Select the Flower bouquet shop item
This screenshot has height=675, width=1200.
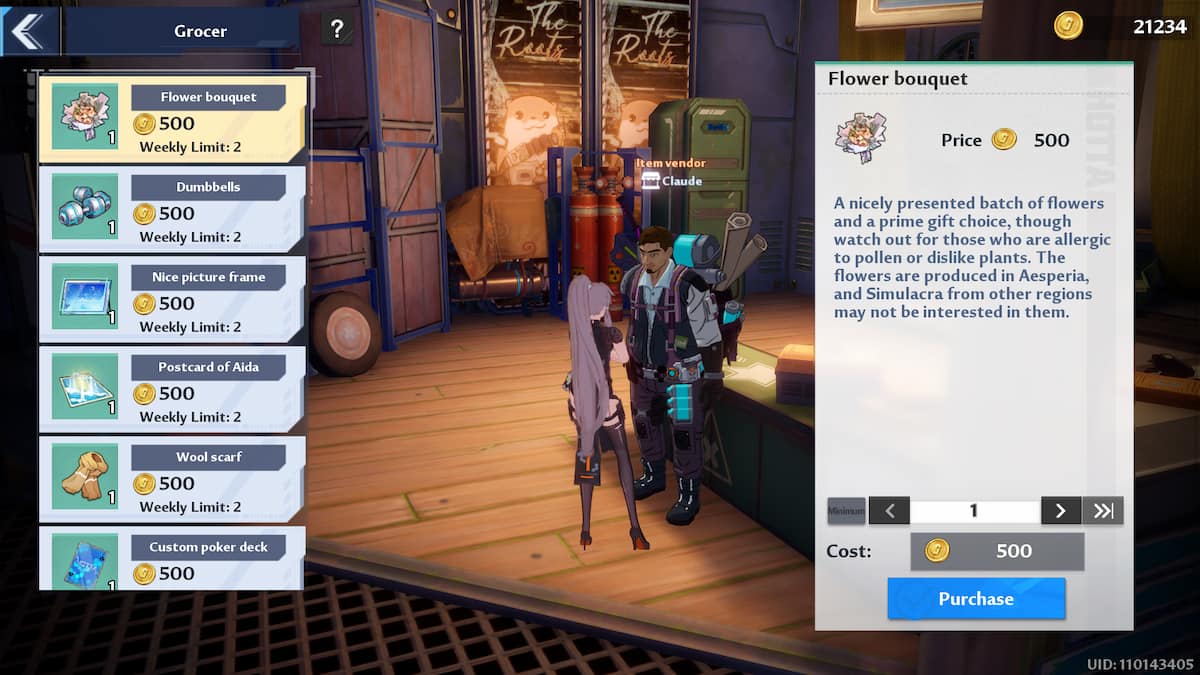172,120
